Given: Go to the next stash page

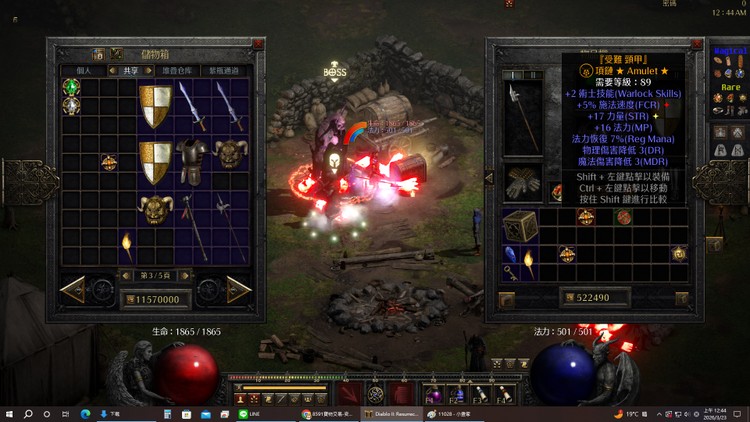Looking at the screenshot, I should (238, 290).
